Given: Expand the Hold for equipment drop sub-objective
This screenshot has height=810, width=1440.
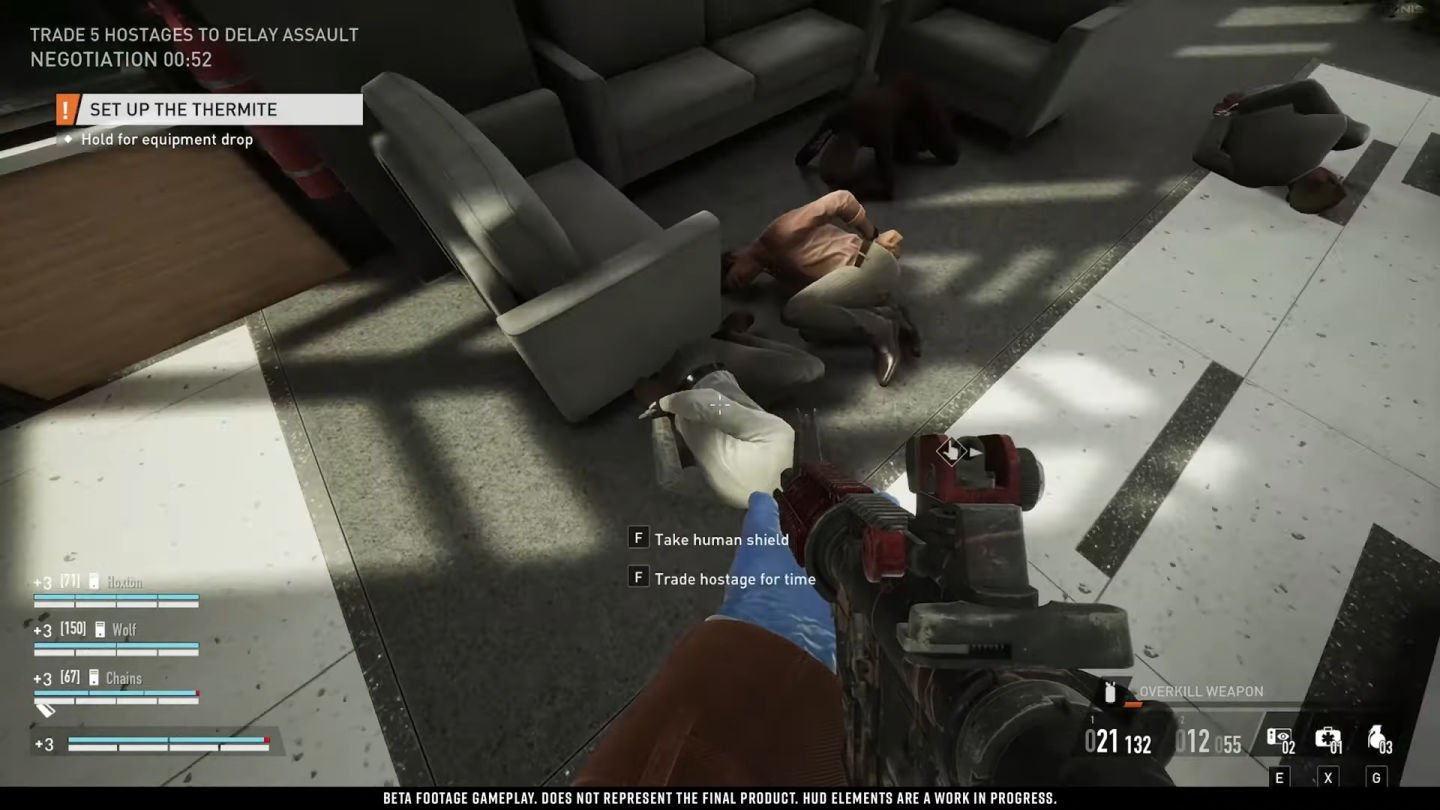Looking at the screenshot, I should [x=165, y=139].
